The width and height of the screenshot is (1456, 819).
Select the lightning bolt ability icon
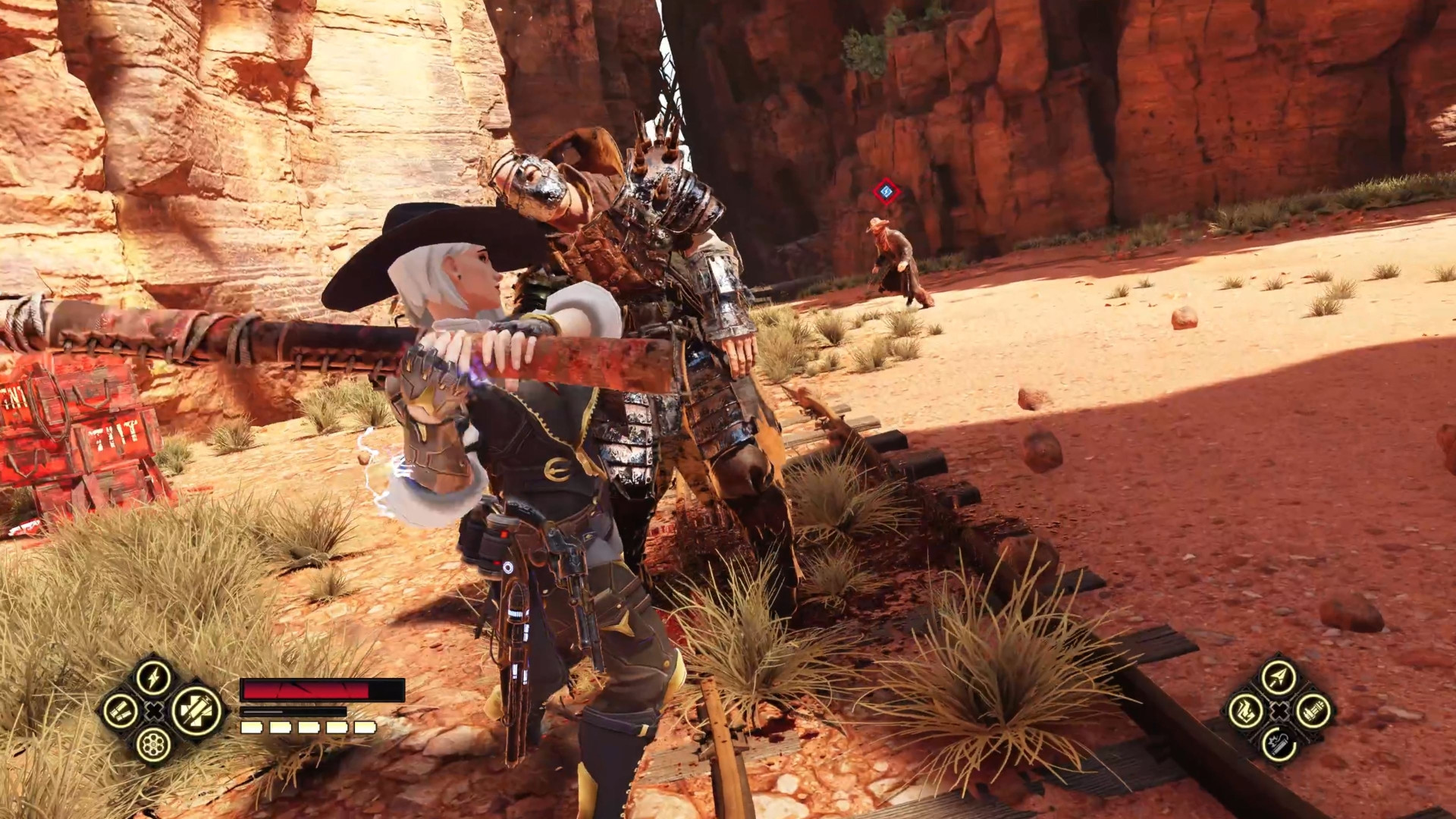(x=153, y=676)
